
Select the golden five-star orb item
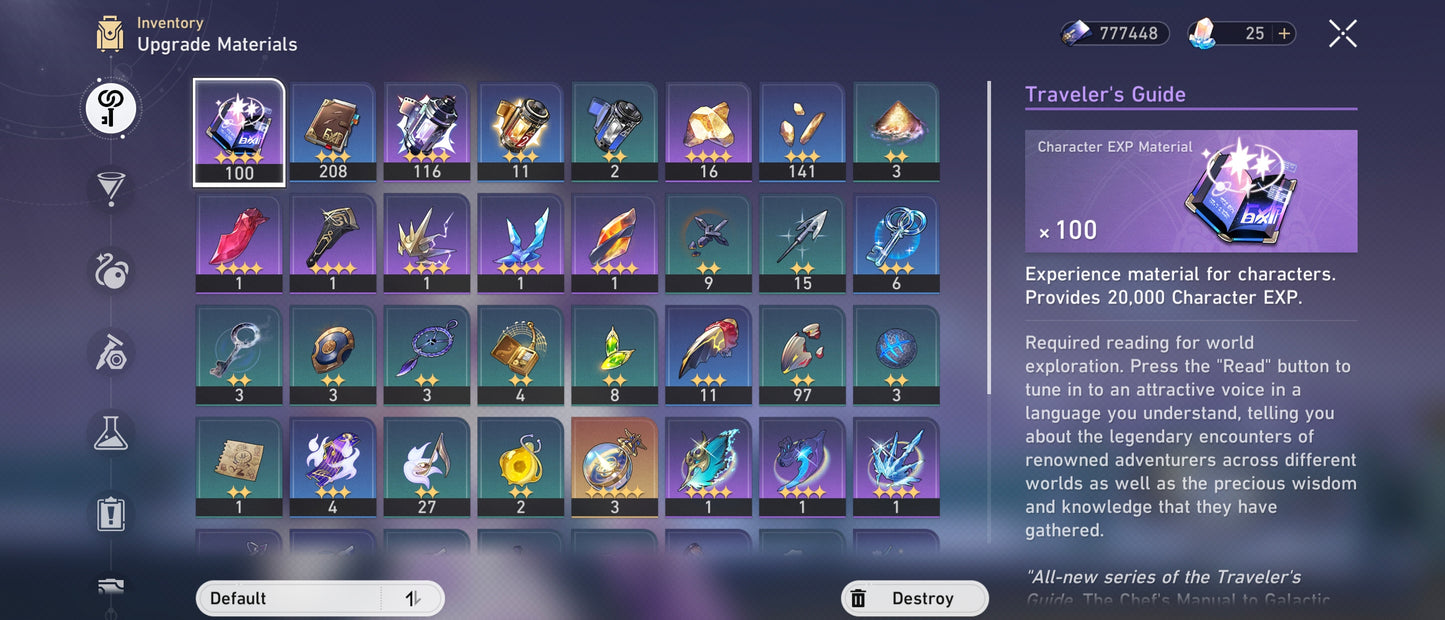pyautogui.click(x=614, y=466)
